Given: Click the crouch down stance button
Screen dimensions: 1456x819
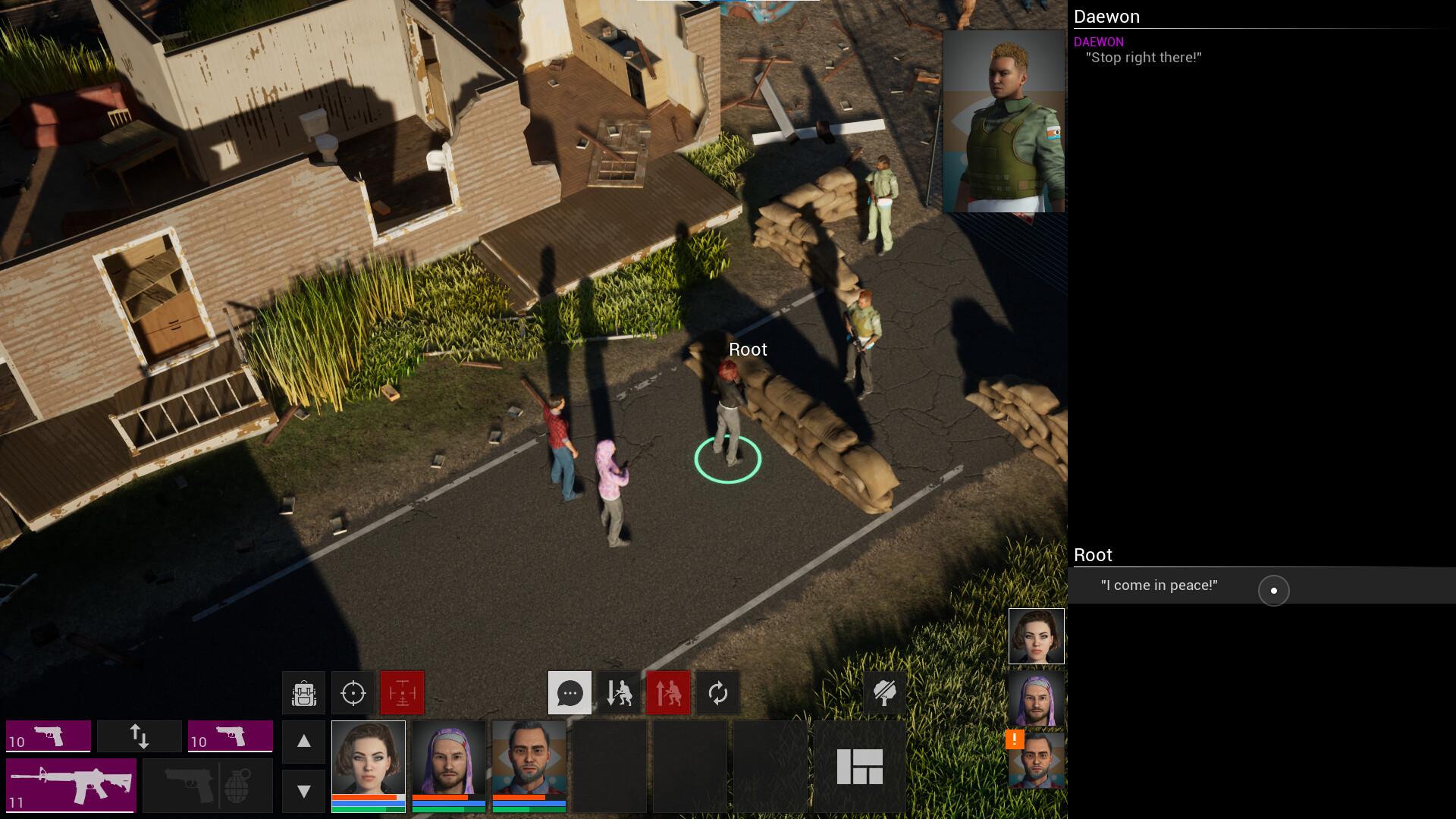Looking at the screenshot, I should point(620,693).
